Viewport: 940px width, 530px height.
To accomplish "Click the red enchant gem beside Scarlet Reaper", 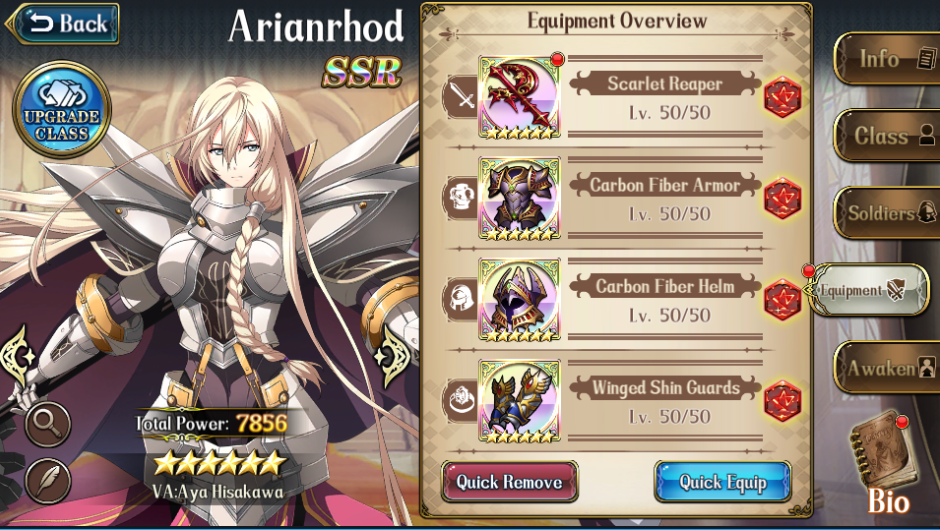I will pos(782,97).
